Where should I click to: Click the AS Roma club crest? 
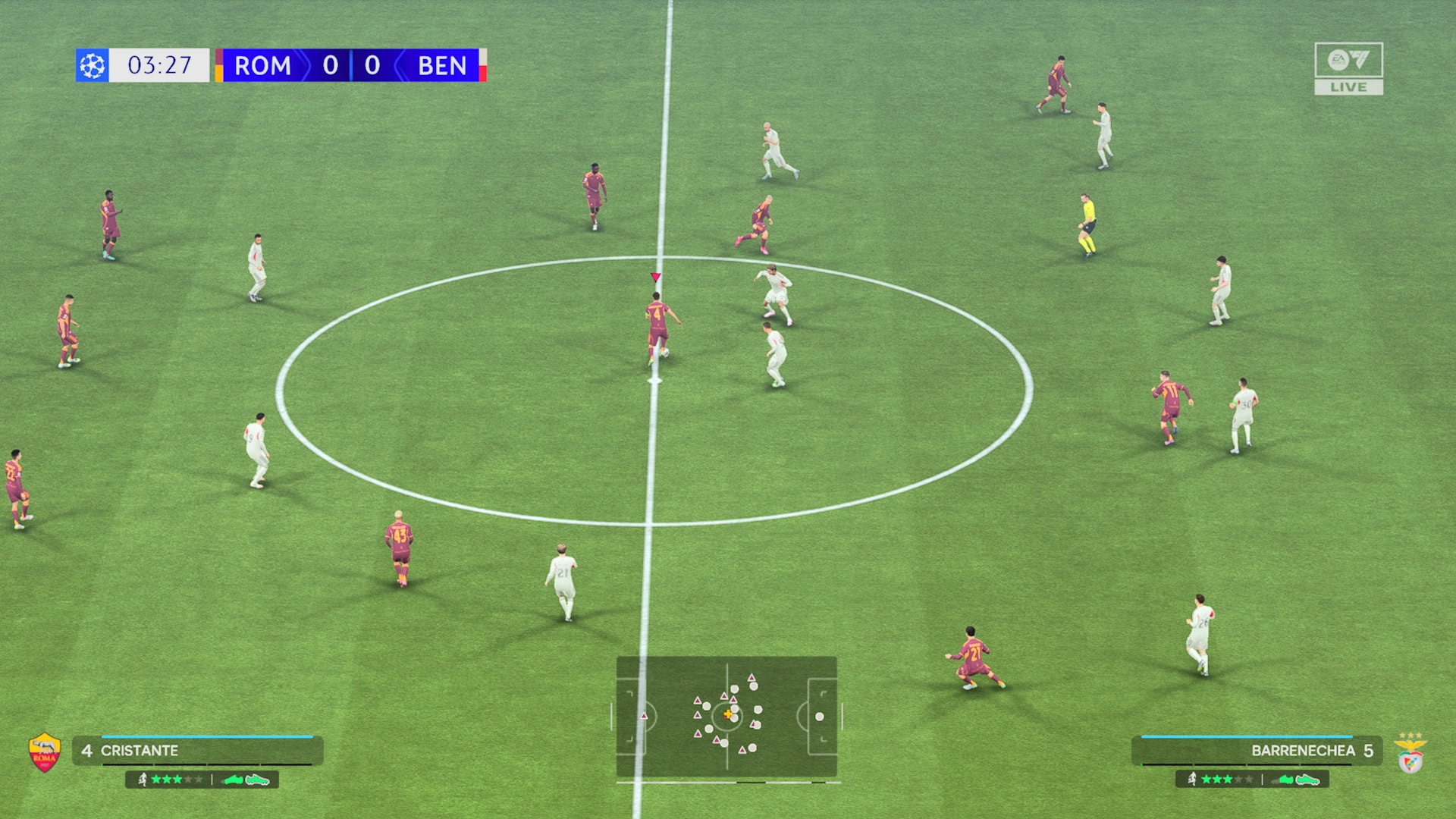click(45, 752)
